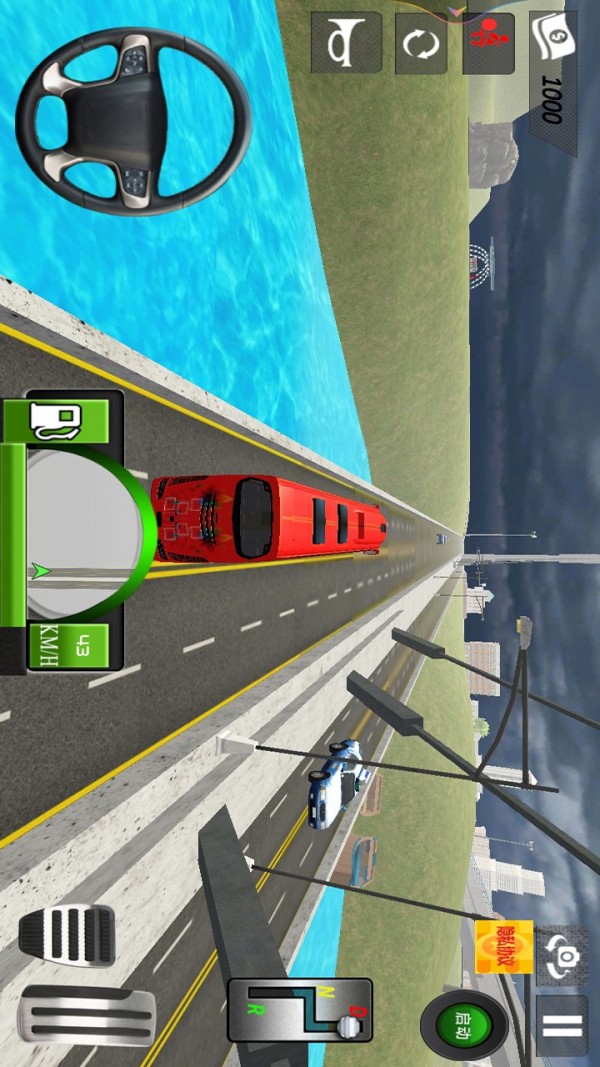
Task: Open the orange 隐私协议 privacy policy
Action: [504, 946]
